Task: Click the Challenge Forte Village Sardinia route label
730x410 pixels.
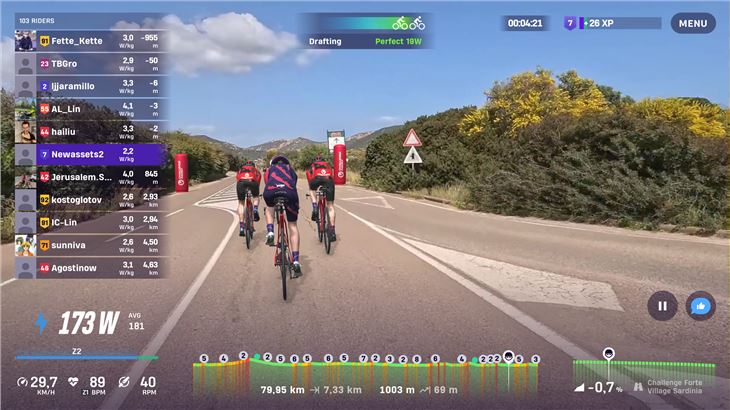Action: click(673, 387)
